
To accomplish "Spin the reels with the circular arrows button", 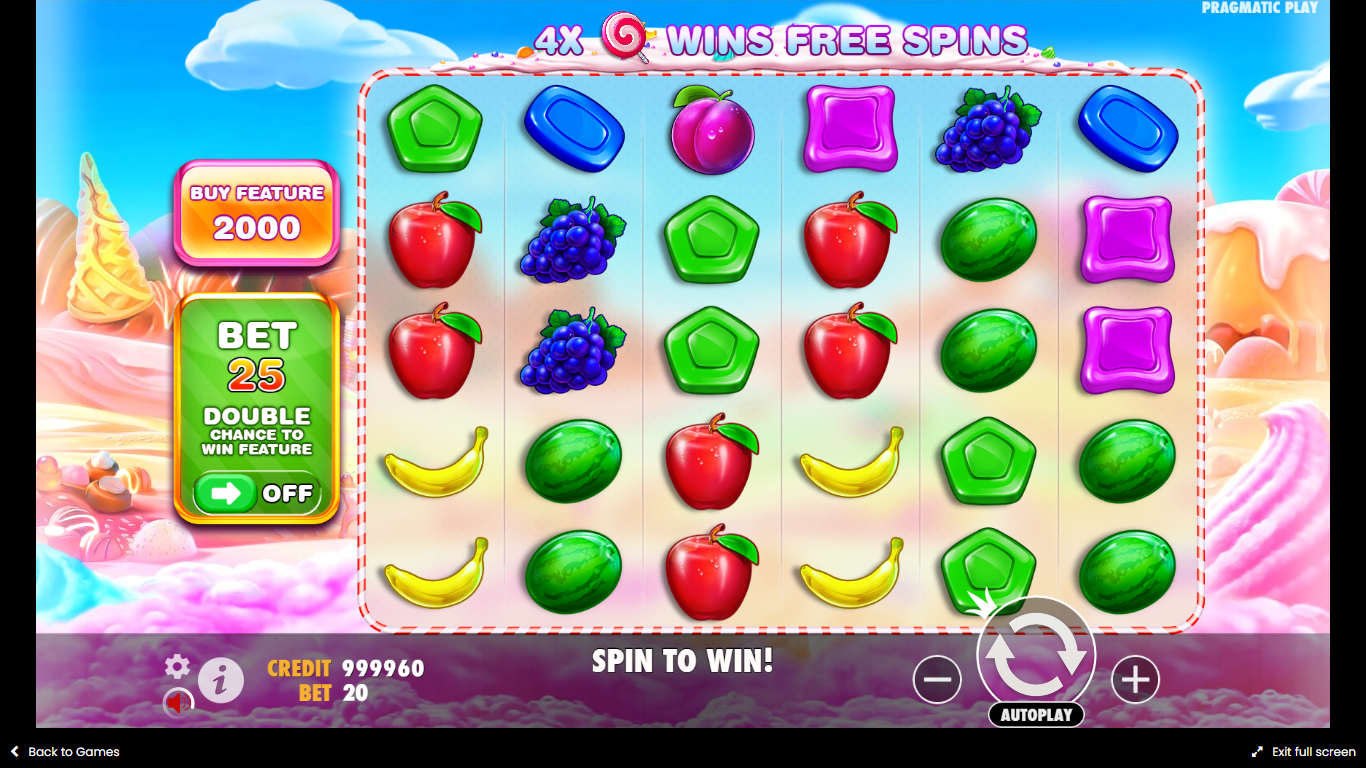I will (x=1036, y=656).
